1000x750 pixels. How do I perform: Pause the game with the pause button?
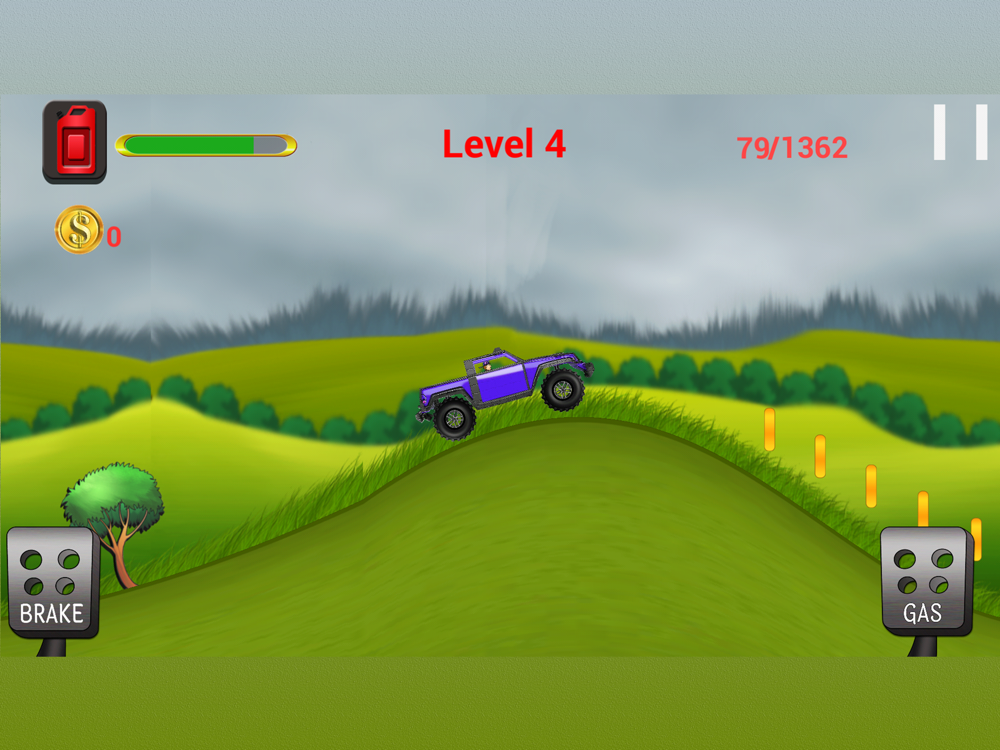point(960,132)
